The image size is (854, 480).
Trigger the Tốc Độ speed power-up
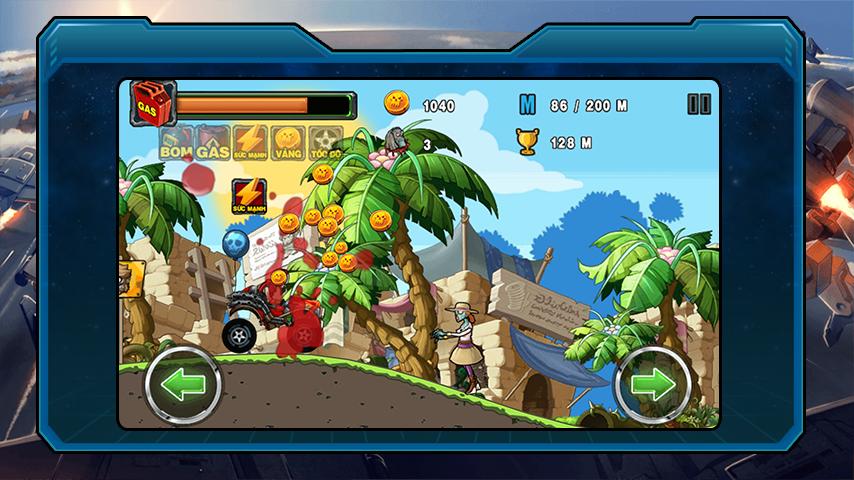pos(326,143)
